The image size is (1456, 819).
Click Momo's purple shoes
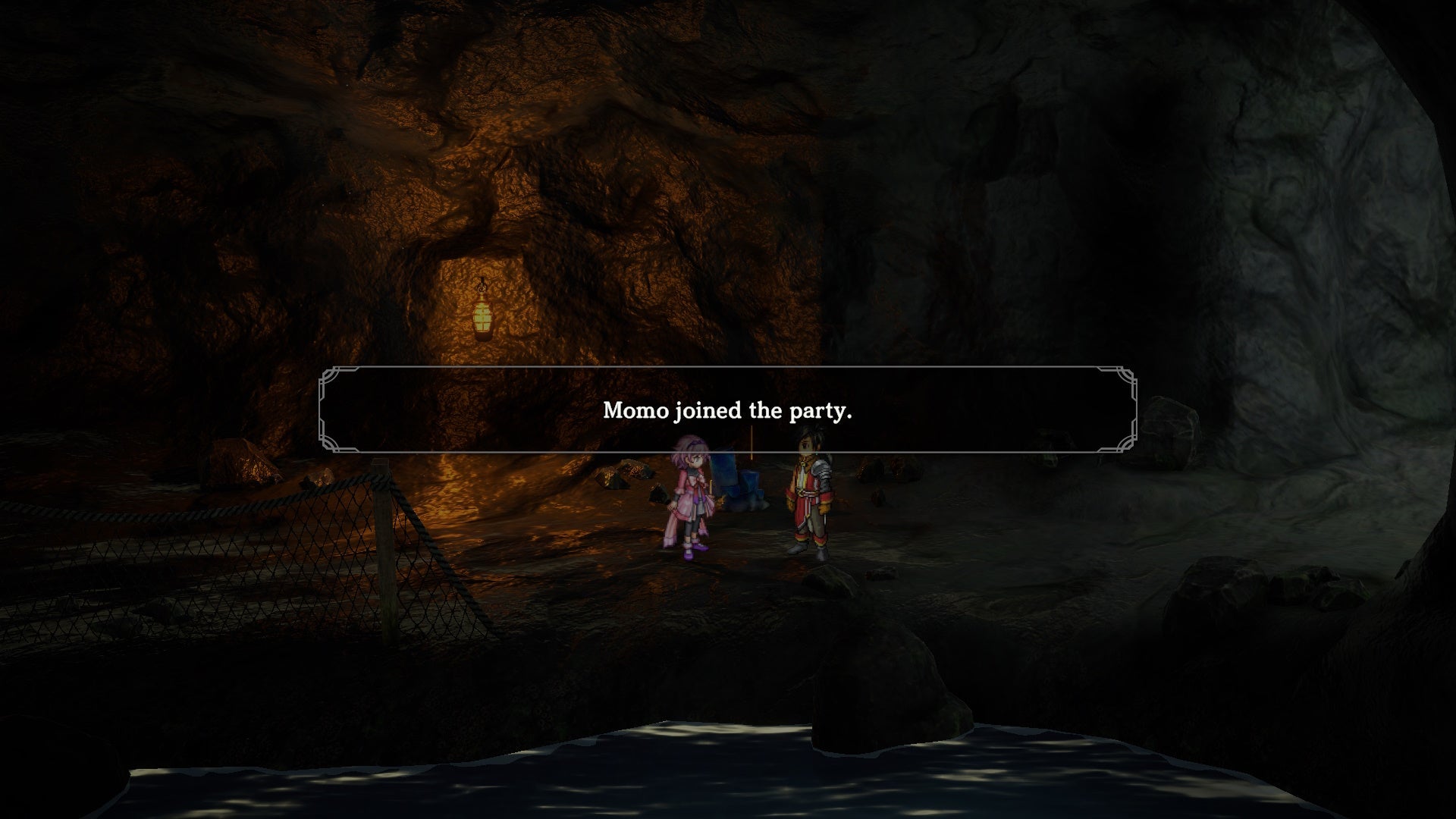694,551
